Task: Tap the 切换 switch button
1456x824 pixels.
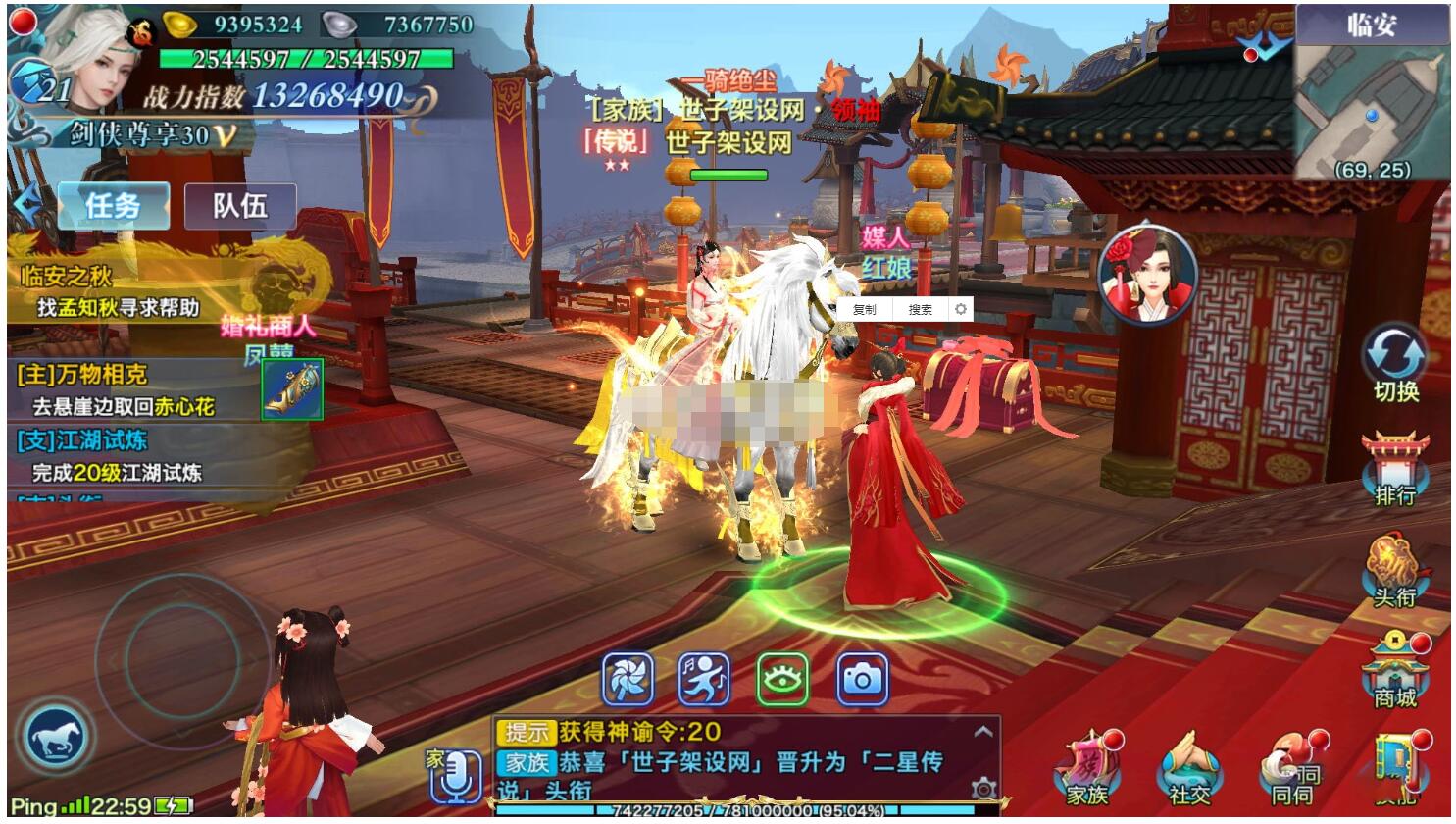Action: tap(1395, 361)
